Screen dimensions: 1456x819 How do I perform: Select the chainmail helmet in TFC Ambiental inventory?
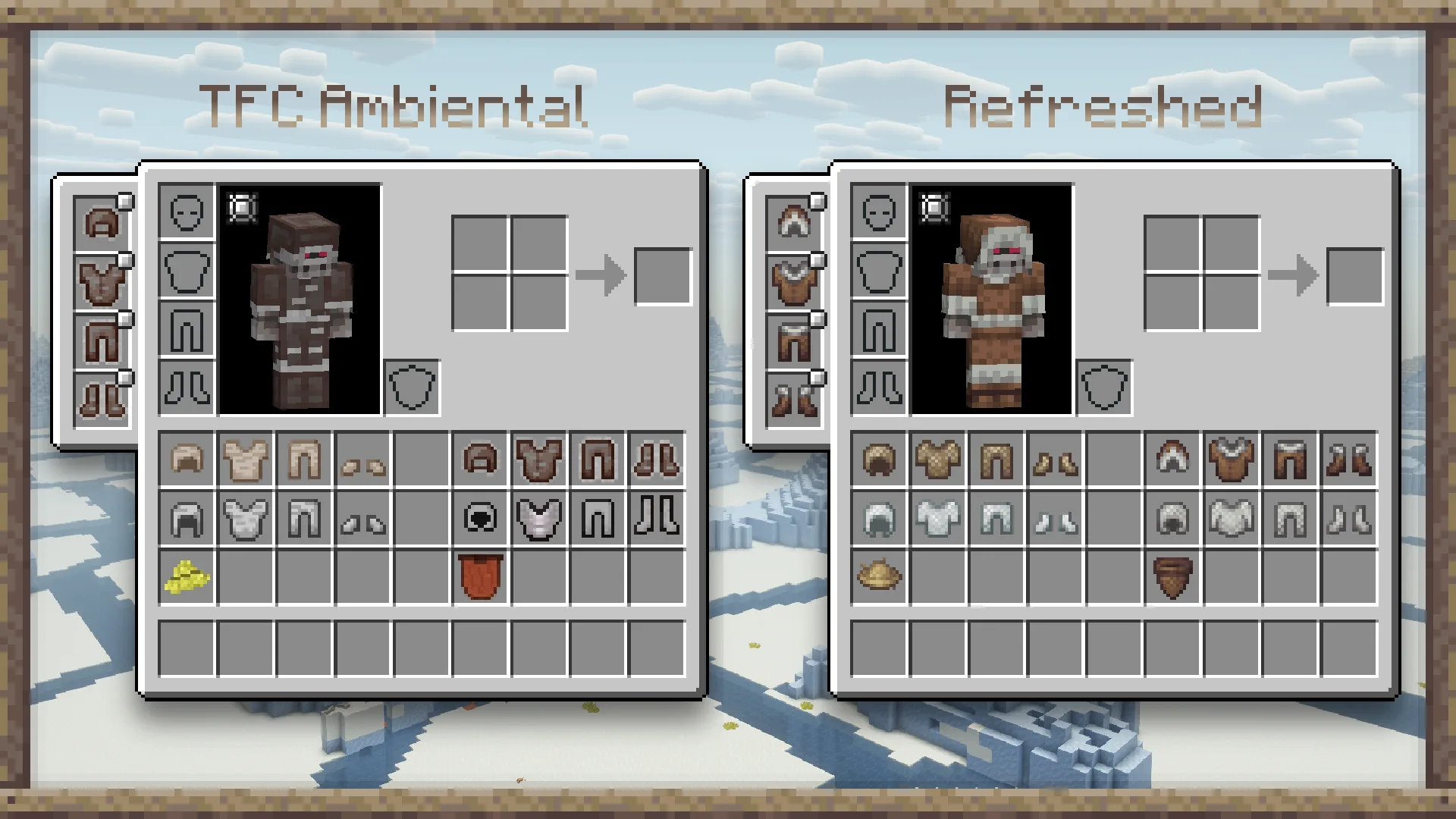click(187, 519)
